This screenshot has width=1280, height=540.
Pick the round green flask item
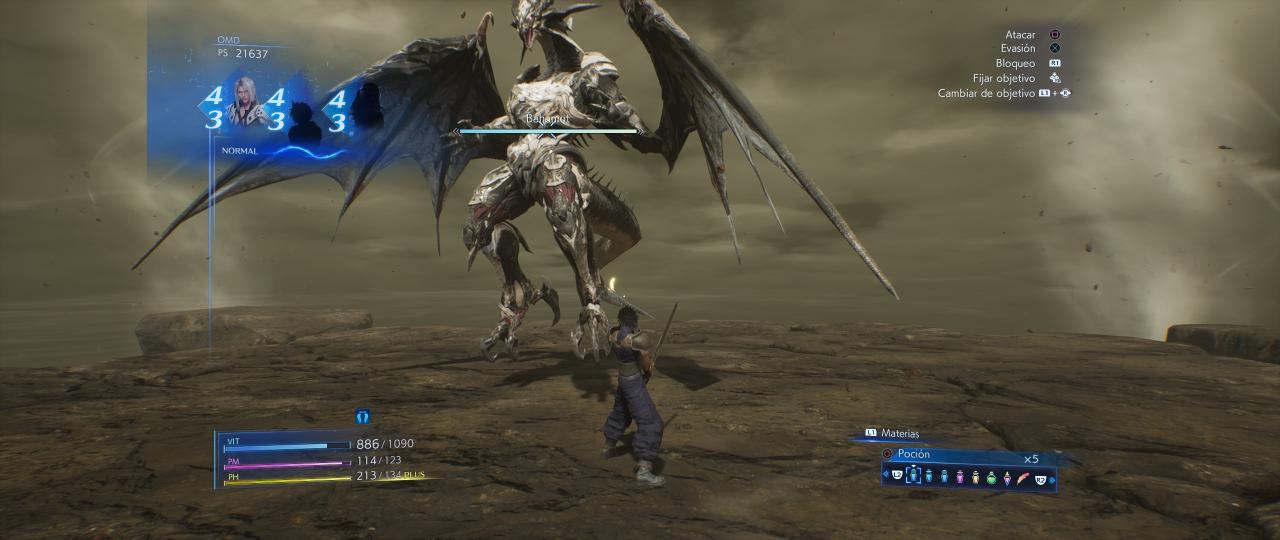click(992, 478)
